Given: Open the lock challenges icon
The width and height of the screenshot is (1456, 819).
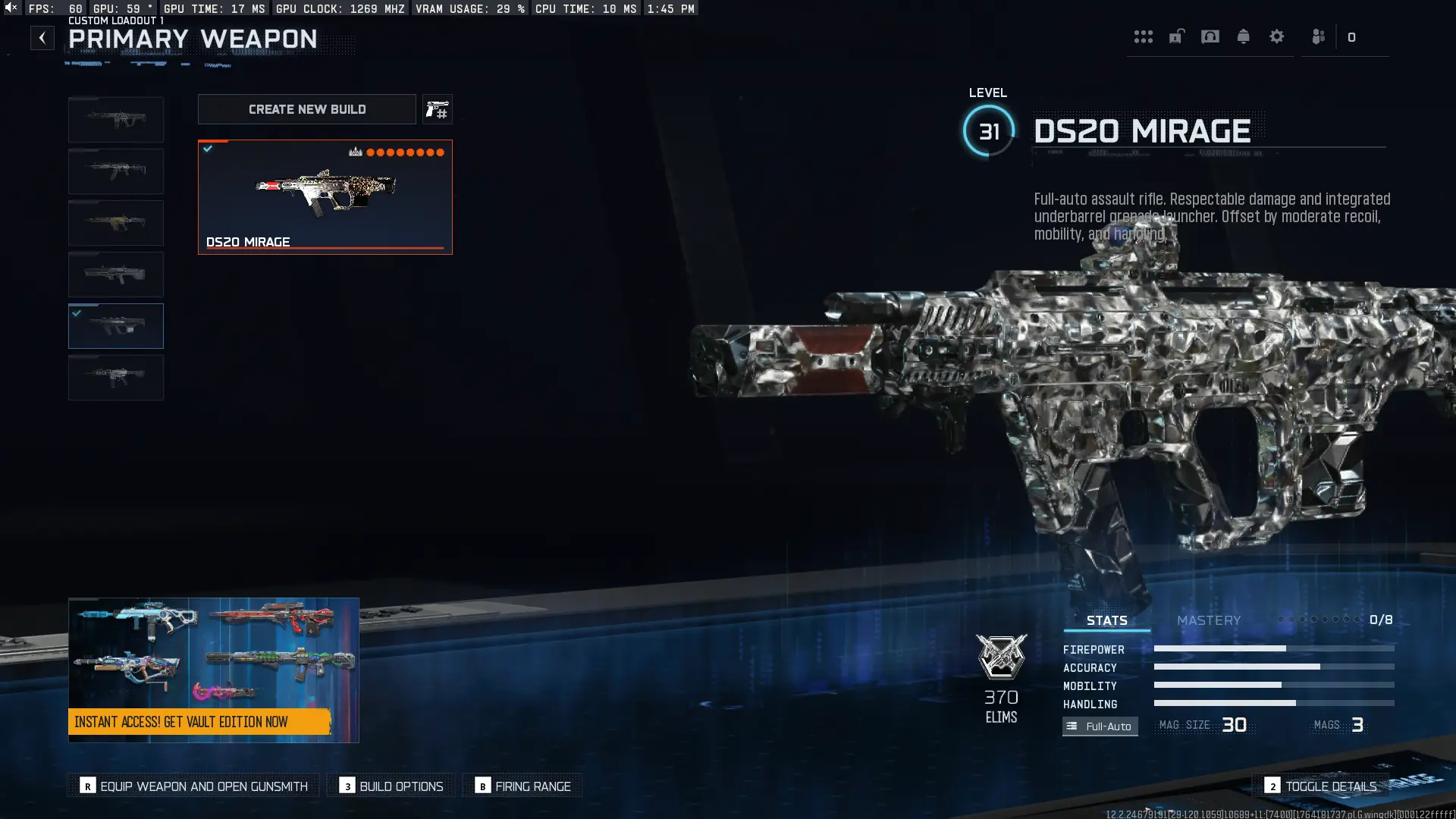Looking at the screenshot, I should pos(1175,36).
